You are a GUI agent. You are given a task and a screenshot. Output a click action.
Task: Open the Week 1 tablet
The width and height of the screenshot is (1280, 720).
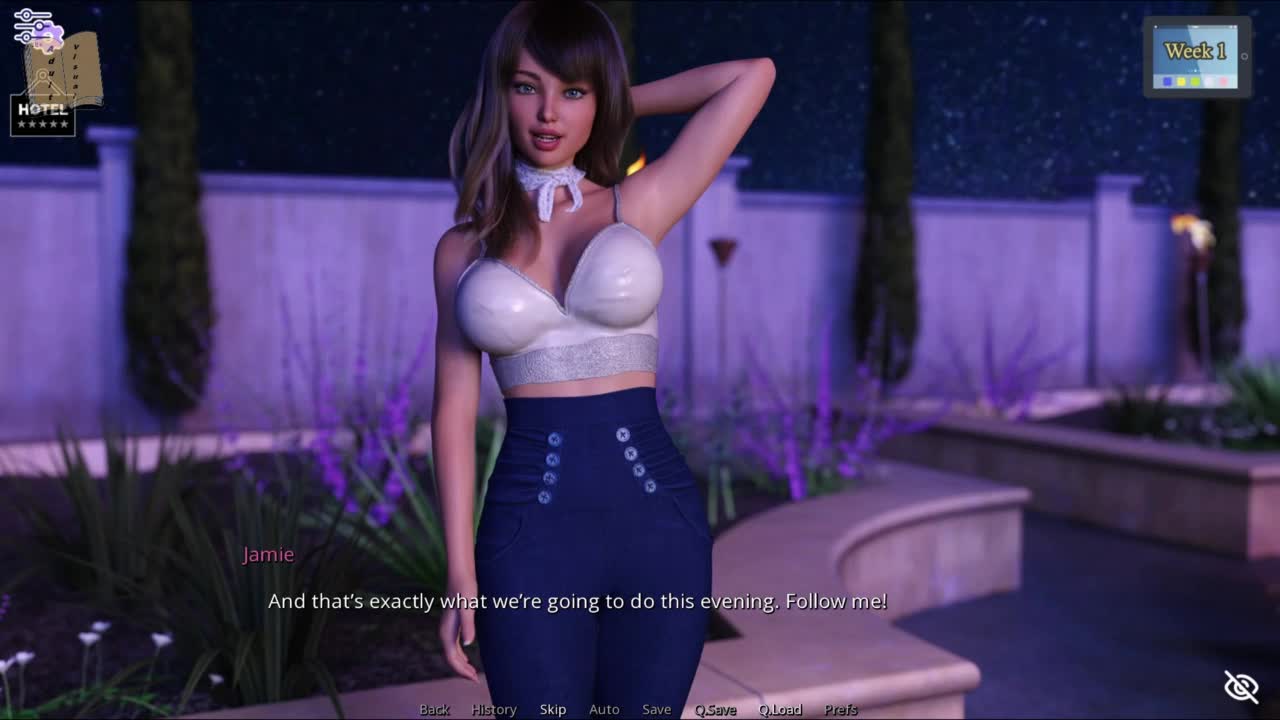[1196, 57]
